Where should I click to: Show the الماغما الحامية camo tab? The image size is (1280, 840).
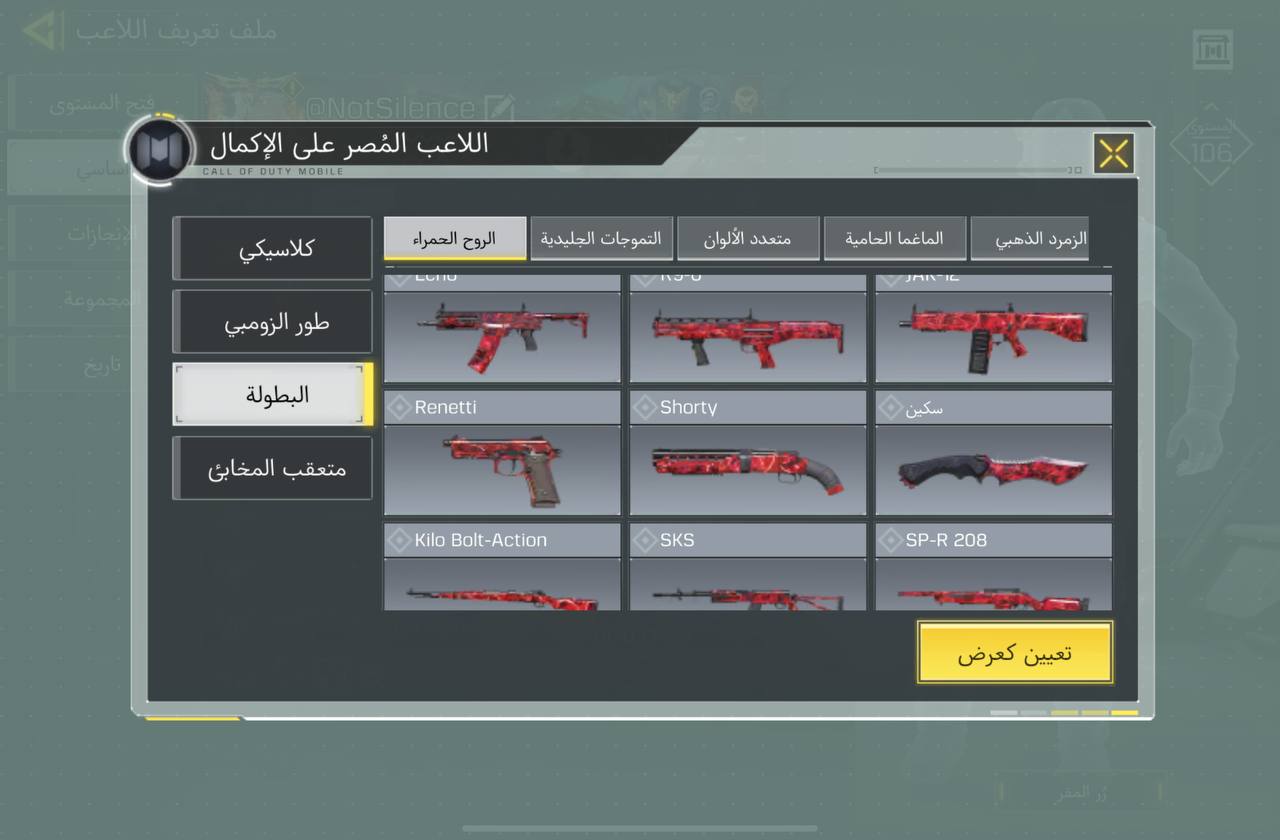894,239
